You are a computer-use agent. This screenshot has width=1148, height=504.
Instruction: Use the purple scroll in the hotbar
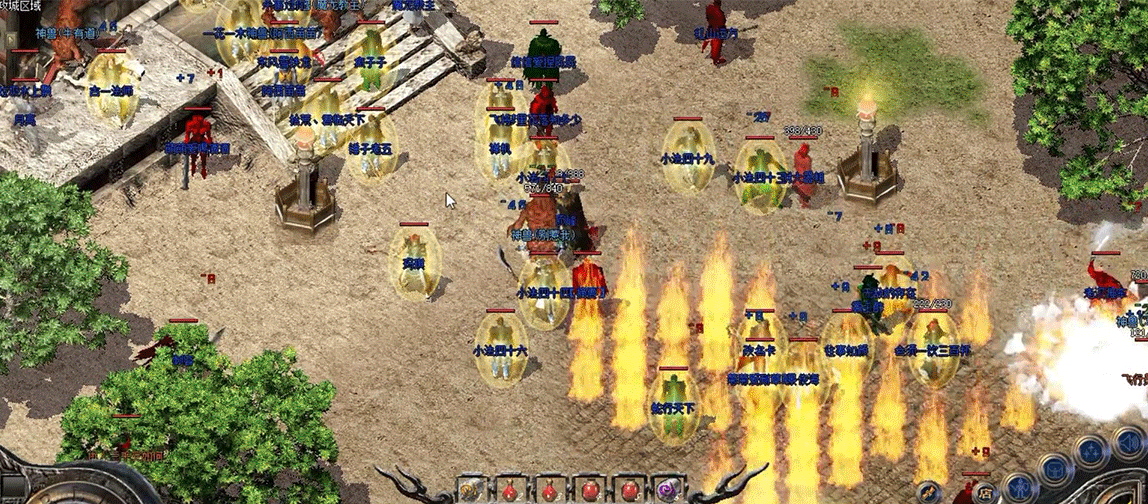[x=667, y=490]
